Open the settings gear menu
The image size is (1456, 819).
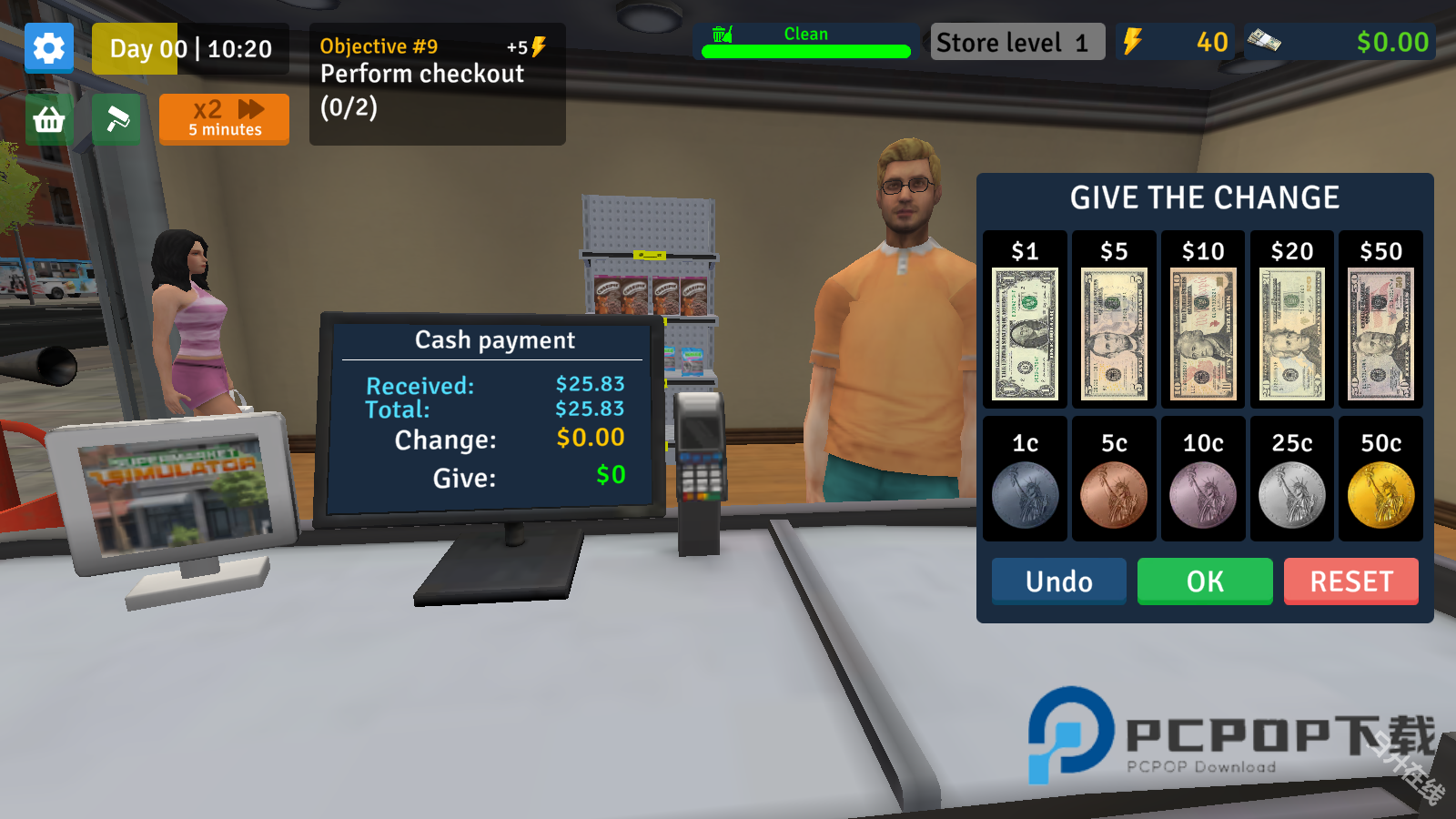tap(49, 48)
